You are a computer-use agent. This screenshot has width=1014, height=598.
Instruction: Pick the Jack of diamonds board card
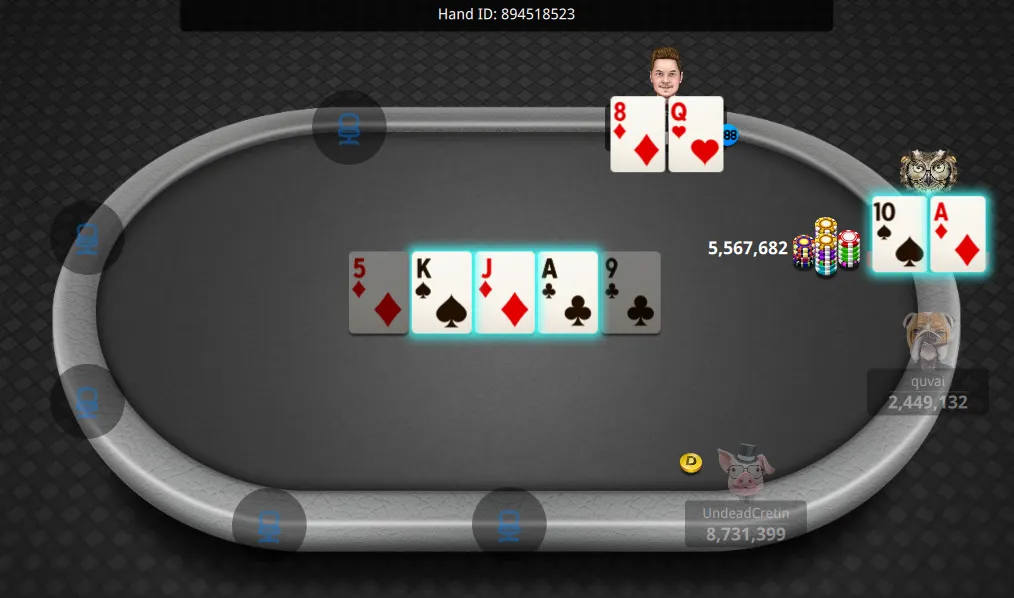pos(505,292)
